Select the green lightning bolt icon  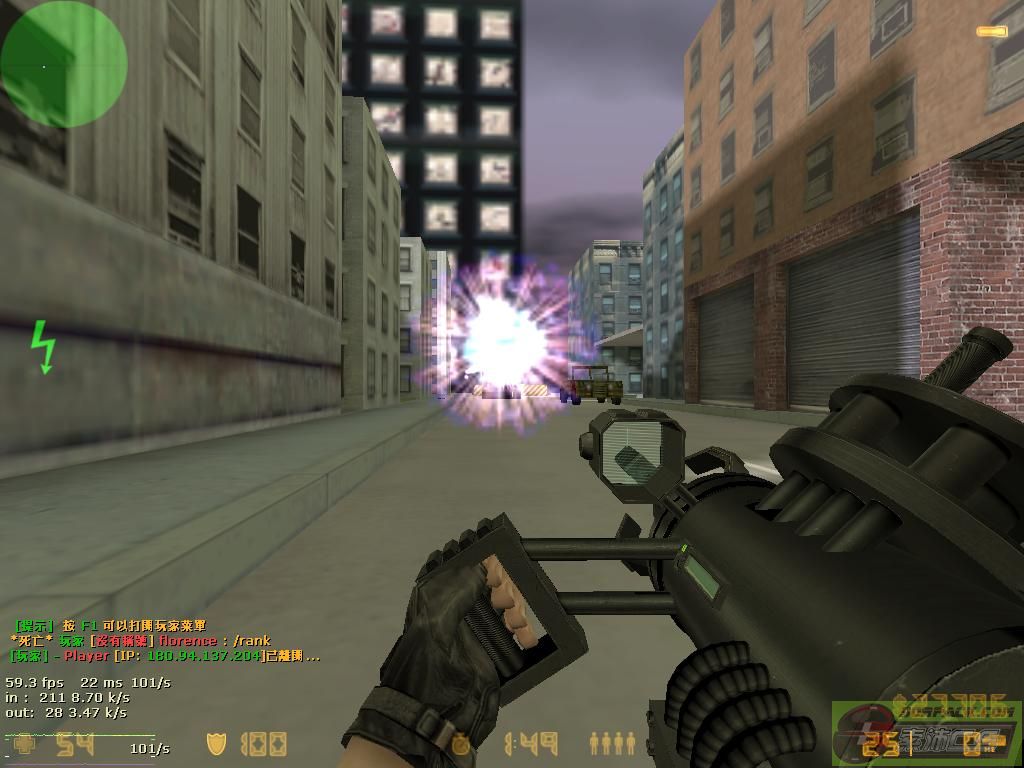pyautogui.click(x=42, y=346)
